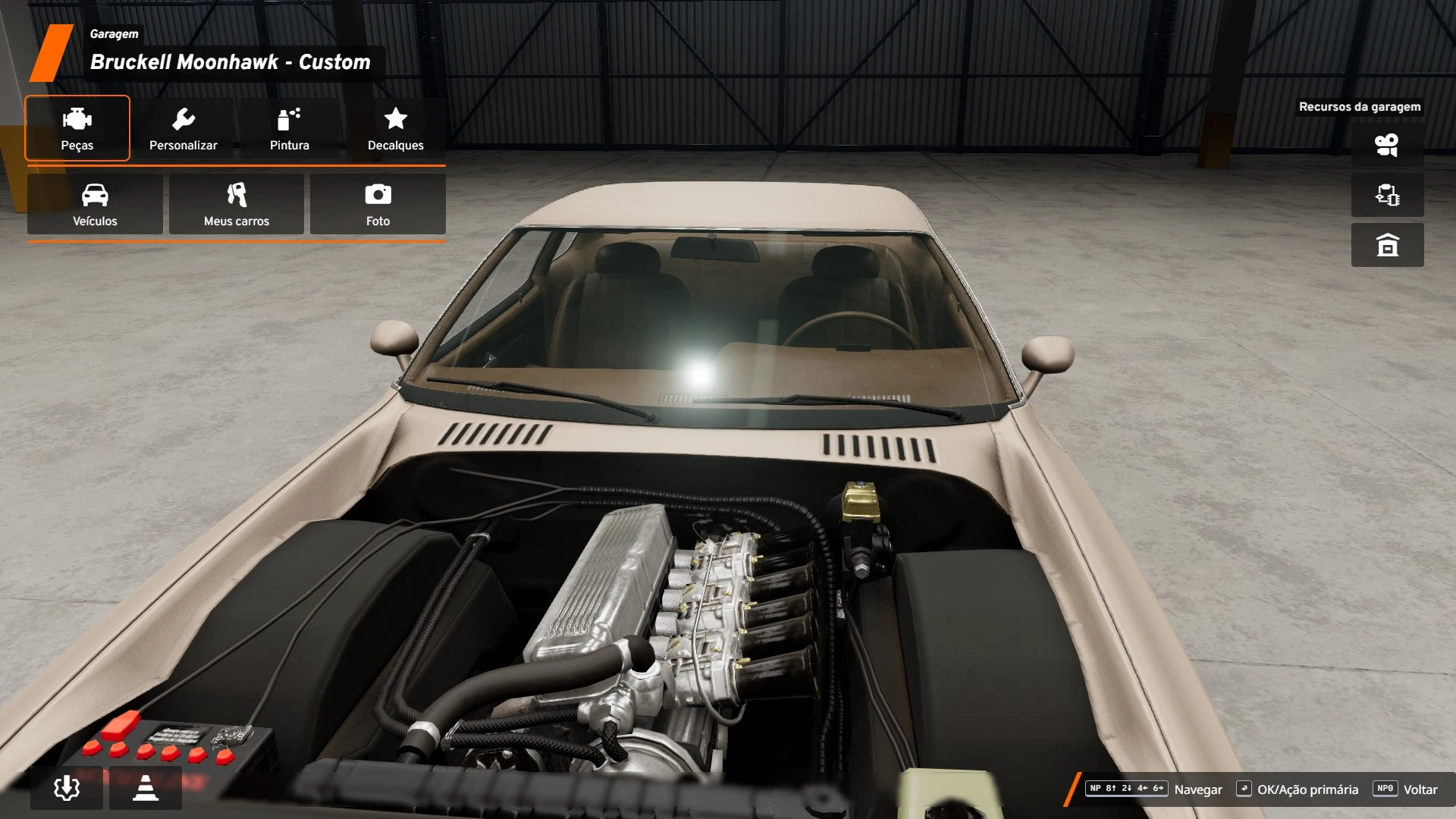Image resolution: width=1456 pixels, height=819 pixels.
Task: Open Foto camera mode
Action: tap(378, 205)
